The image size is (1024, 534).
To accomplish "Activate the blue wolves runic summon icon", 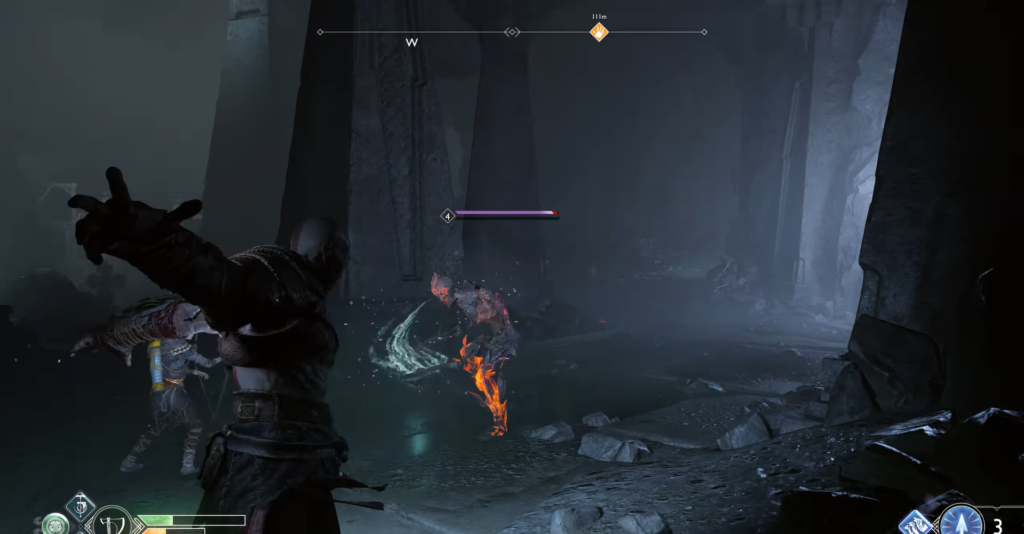I will coord(916,523).
